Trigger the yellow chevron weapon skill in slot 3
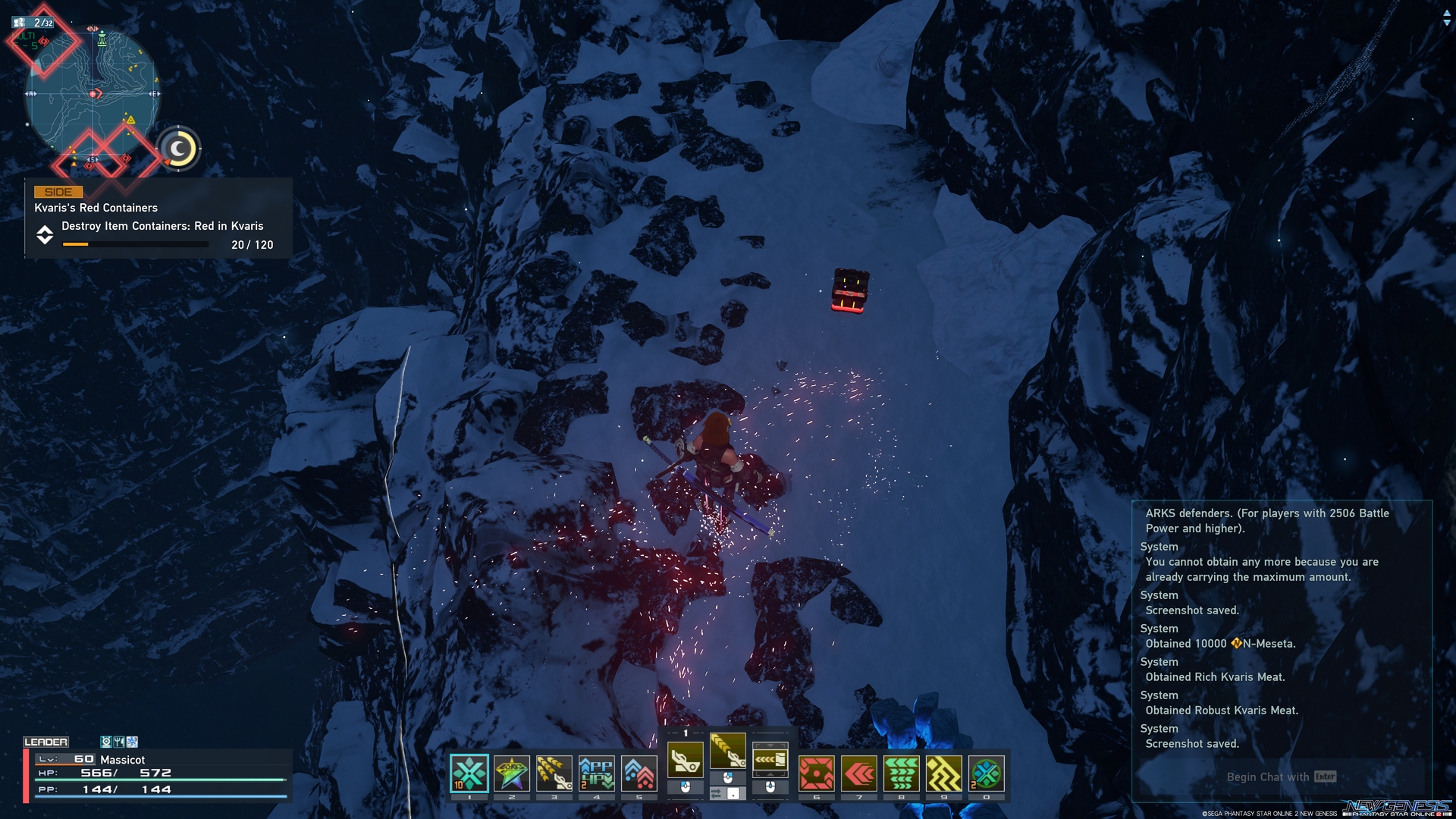The image size is (1456, 819). (554, 773)
